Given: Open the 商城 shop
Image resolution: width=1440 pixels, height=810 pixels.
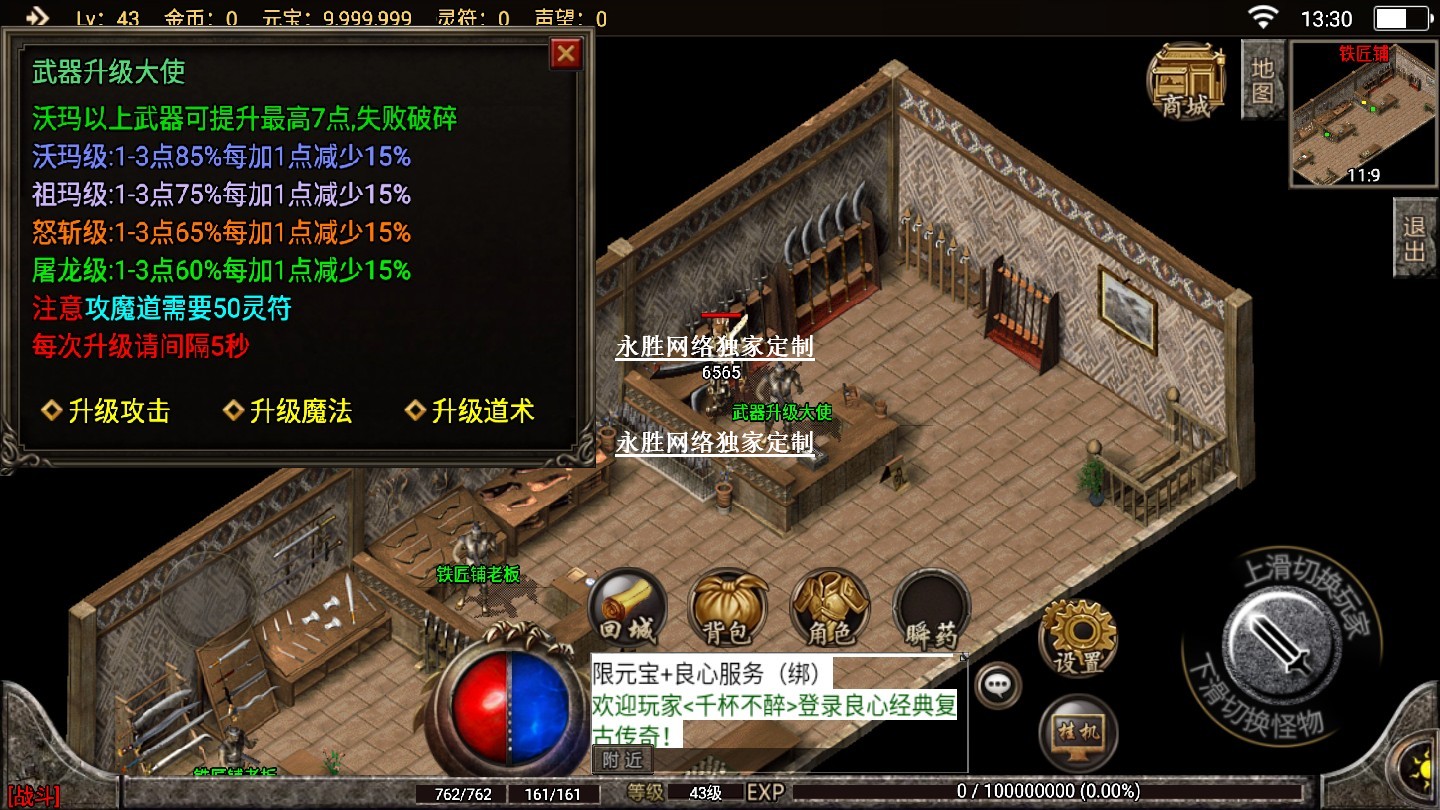Looking at the screenshot, I should [1186, 80].
